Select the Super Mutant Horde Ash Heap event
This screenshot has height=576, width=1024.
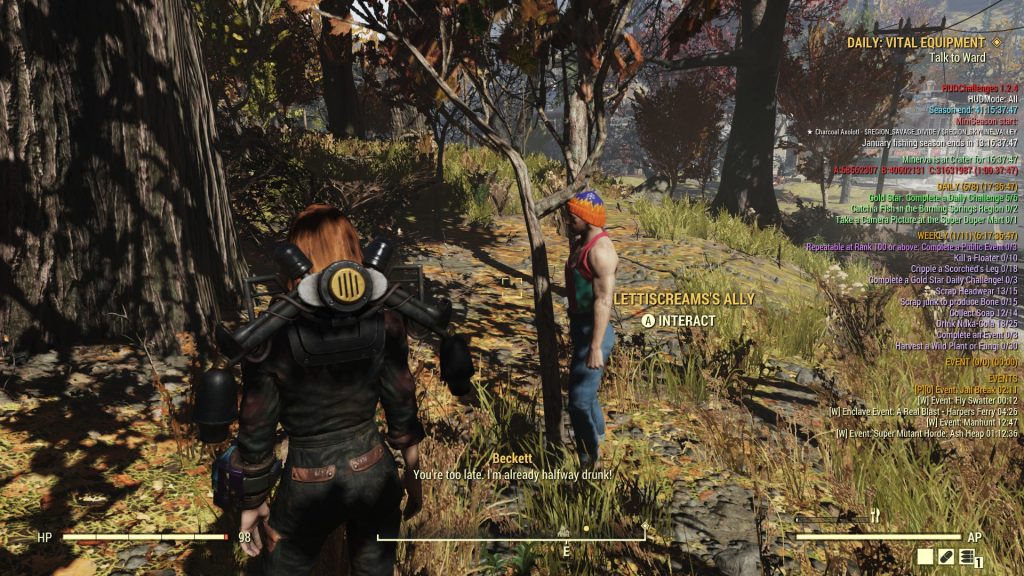(930, 433)
